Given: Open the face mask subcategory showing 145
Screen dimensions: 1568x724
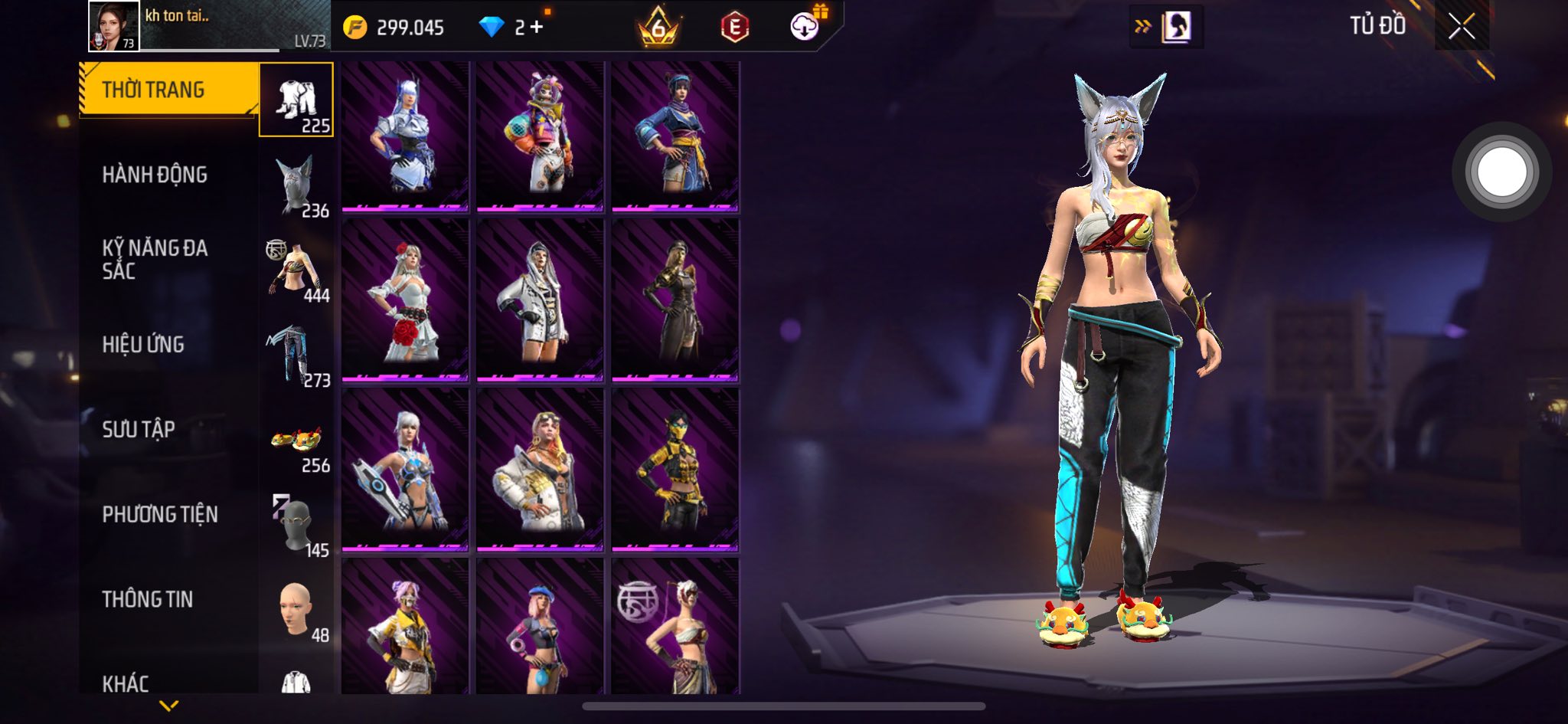Looking at the screenshot, I should point(297,527).
